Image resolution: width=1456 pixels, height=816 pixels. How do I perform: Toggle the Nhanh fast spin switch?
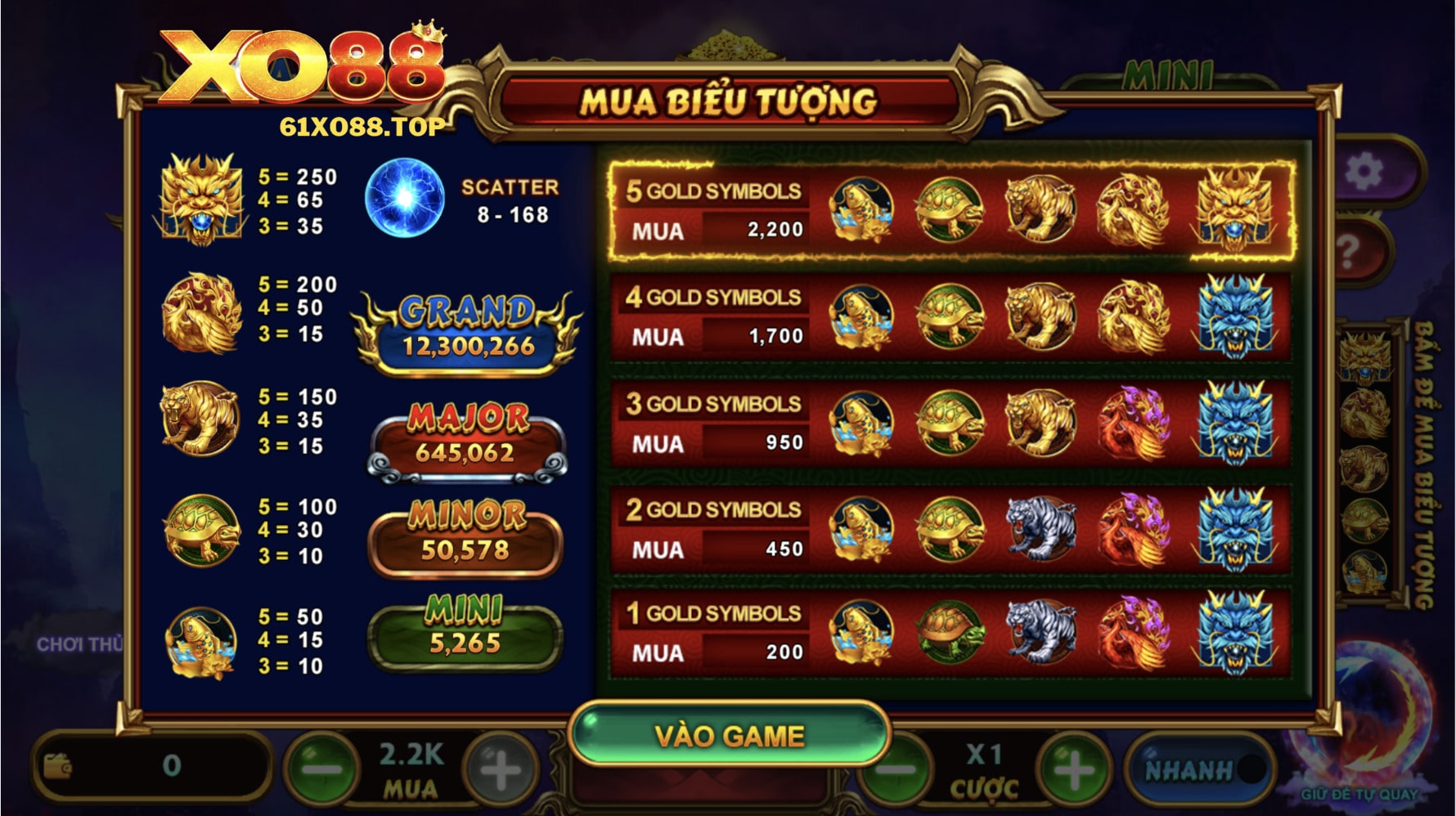click(x=1199, y=769)
